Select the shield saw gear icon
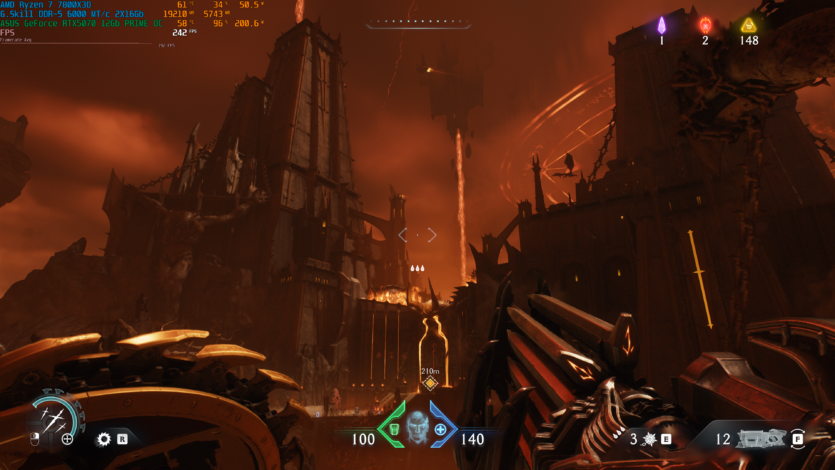 click(103, 438)
